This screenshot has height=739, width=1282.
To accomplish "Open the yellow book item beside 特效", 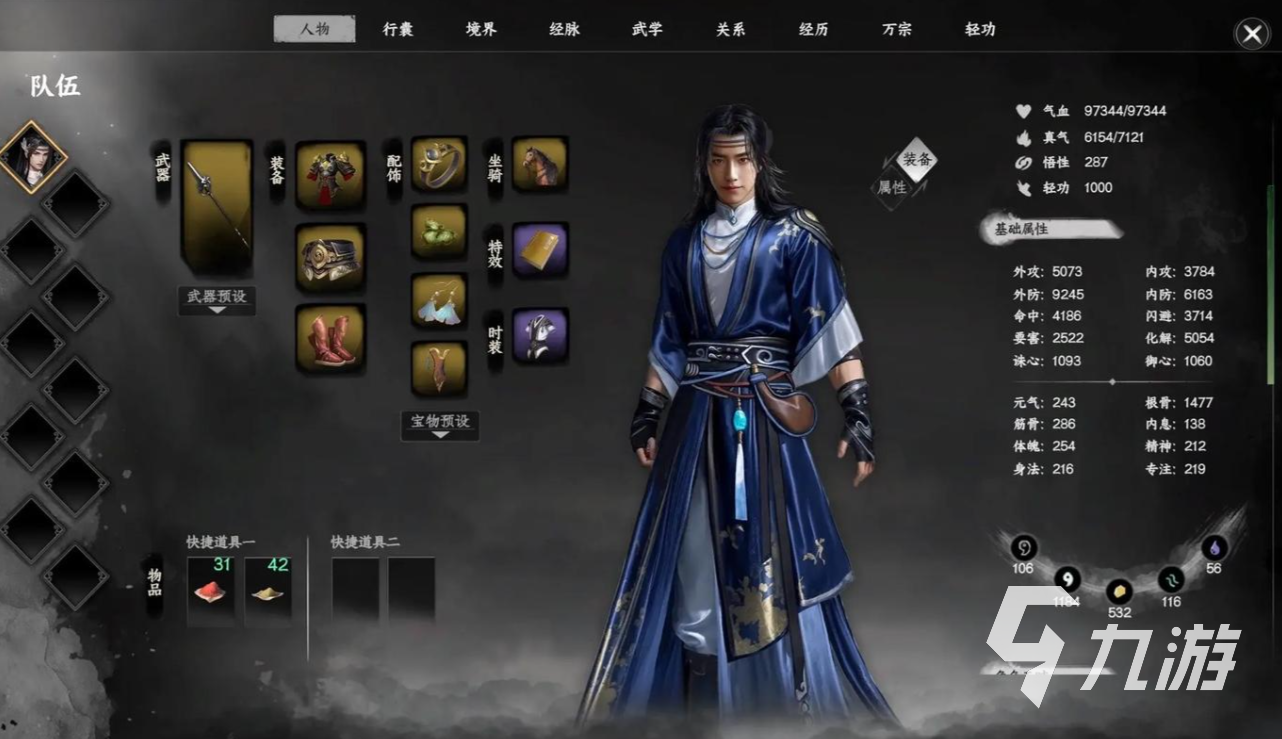I will [x=540, y=248].
